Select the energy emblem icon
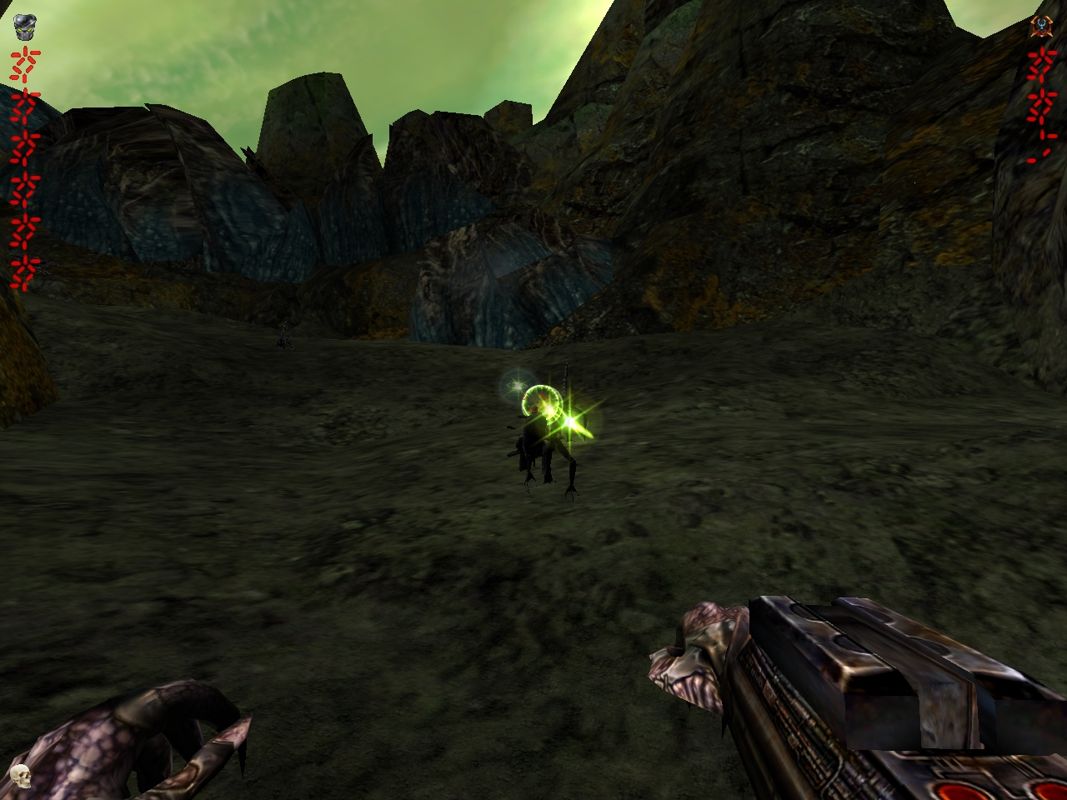Image resolution: width=1067 pixels, height=800 pixels. pos(1043,25)
